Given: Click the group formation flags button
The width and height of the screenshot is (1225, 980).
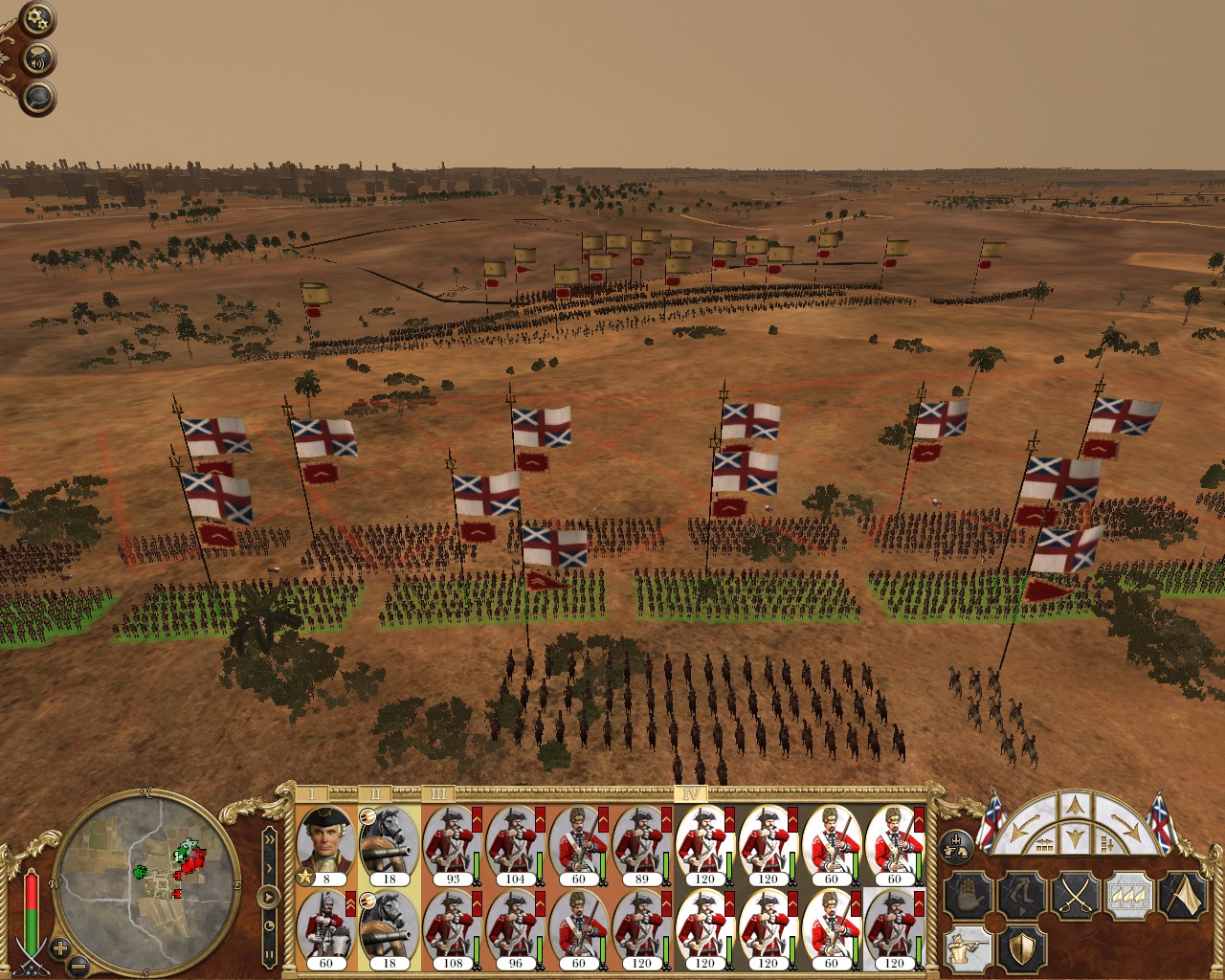Looking at the screenshot, I should 955,842.
